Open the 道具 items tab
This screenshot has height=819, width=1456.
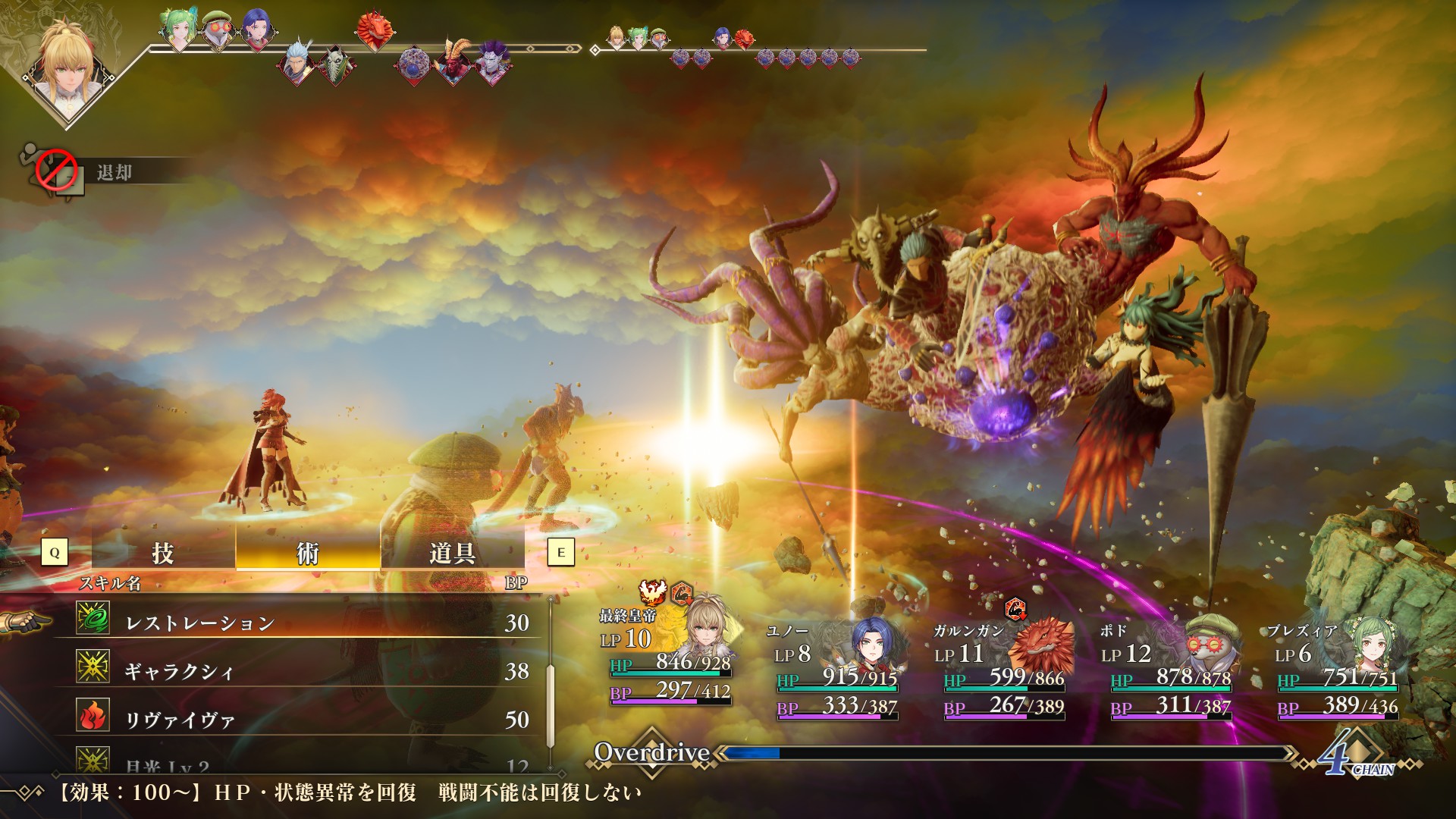[x=452, y=552]
